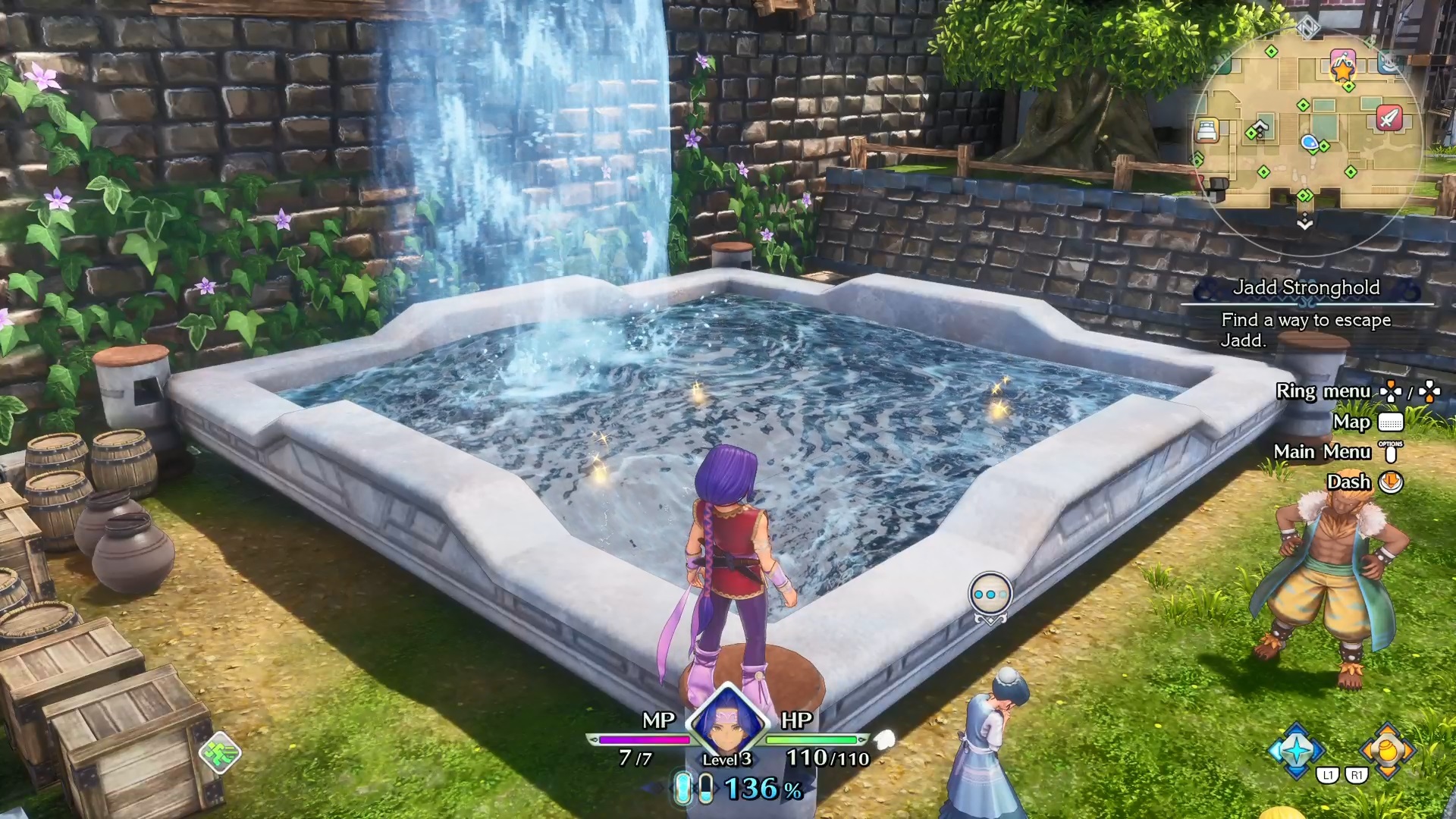The width and height of the screenshot is (1456, 819).
Task: Select the blue star class strike shortcut
Action: click(1297, 750)
